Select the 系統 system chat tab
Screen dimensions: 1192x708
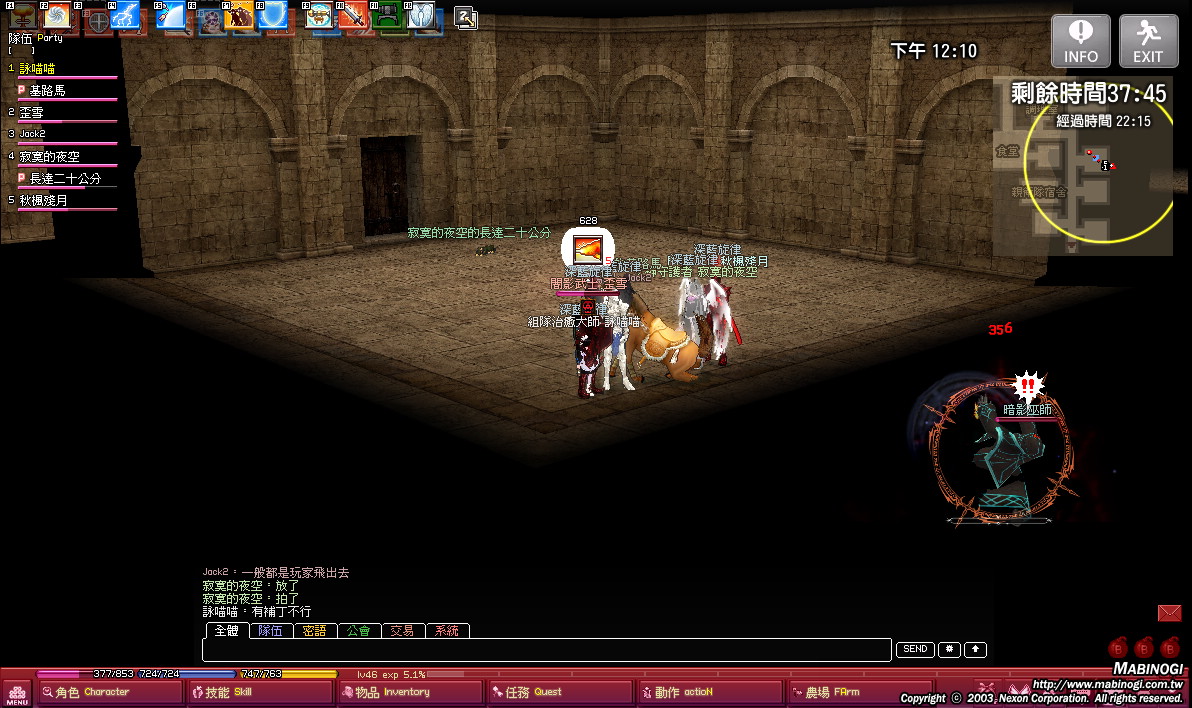pyautogui.click(x=447, y=631)
